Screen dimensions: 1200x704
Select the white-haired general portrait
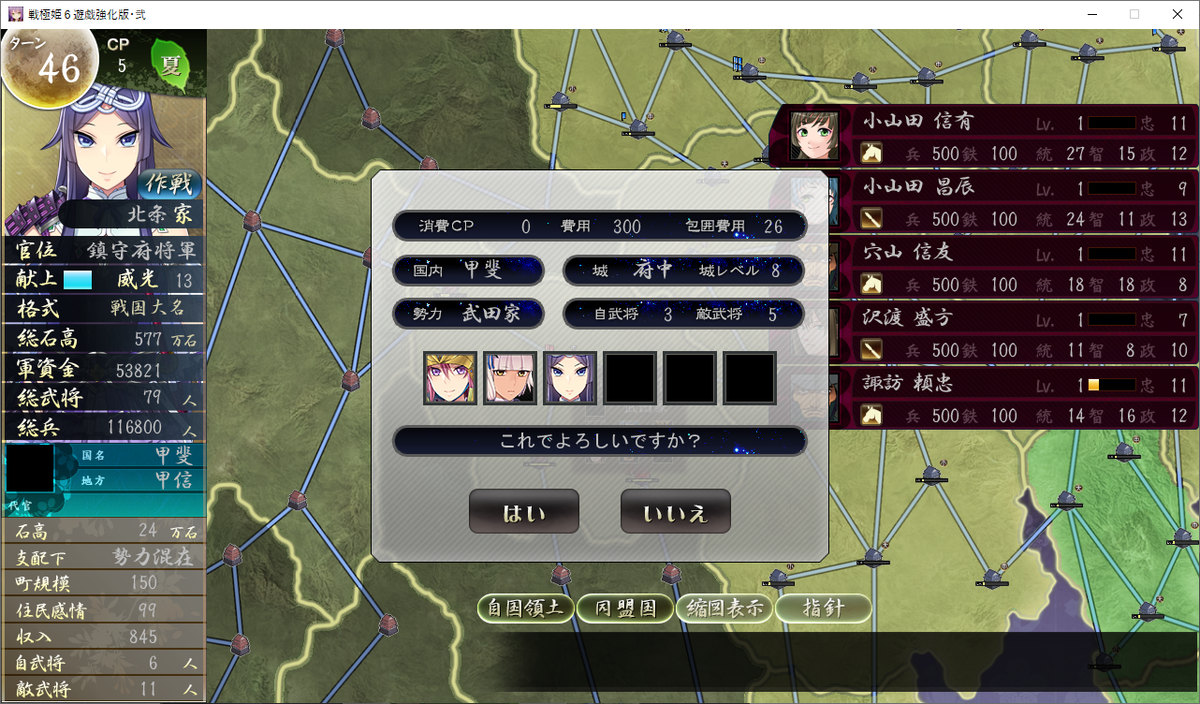[510, 377]
